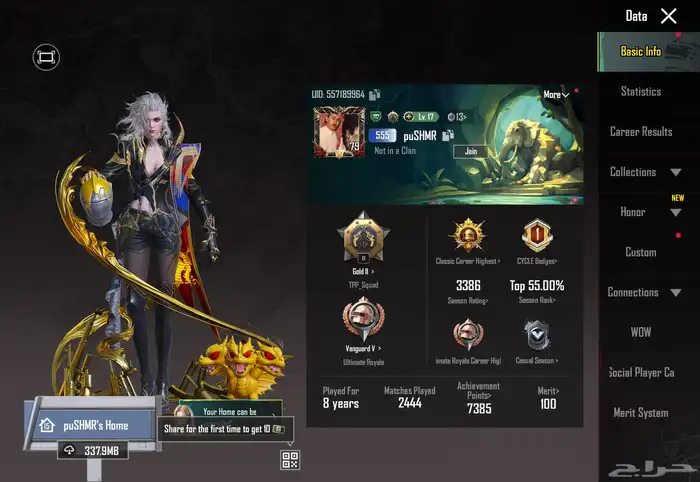Screen dimensions: 700x482
Task: Switch to the Basic Info tab
Action: (x=641, y=51)
